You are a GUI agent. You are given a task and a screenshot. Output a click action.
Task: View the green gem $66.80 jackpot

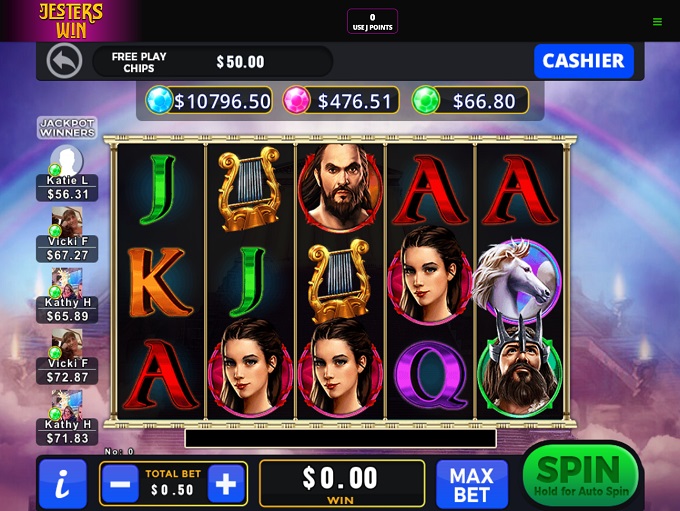[x=469, y=101]
